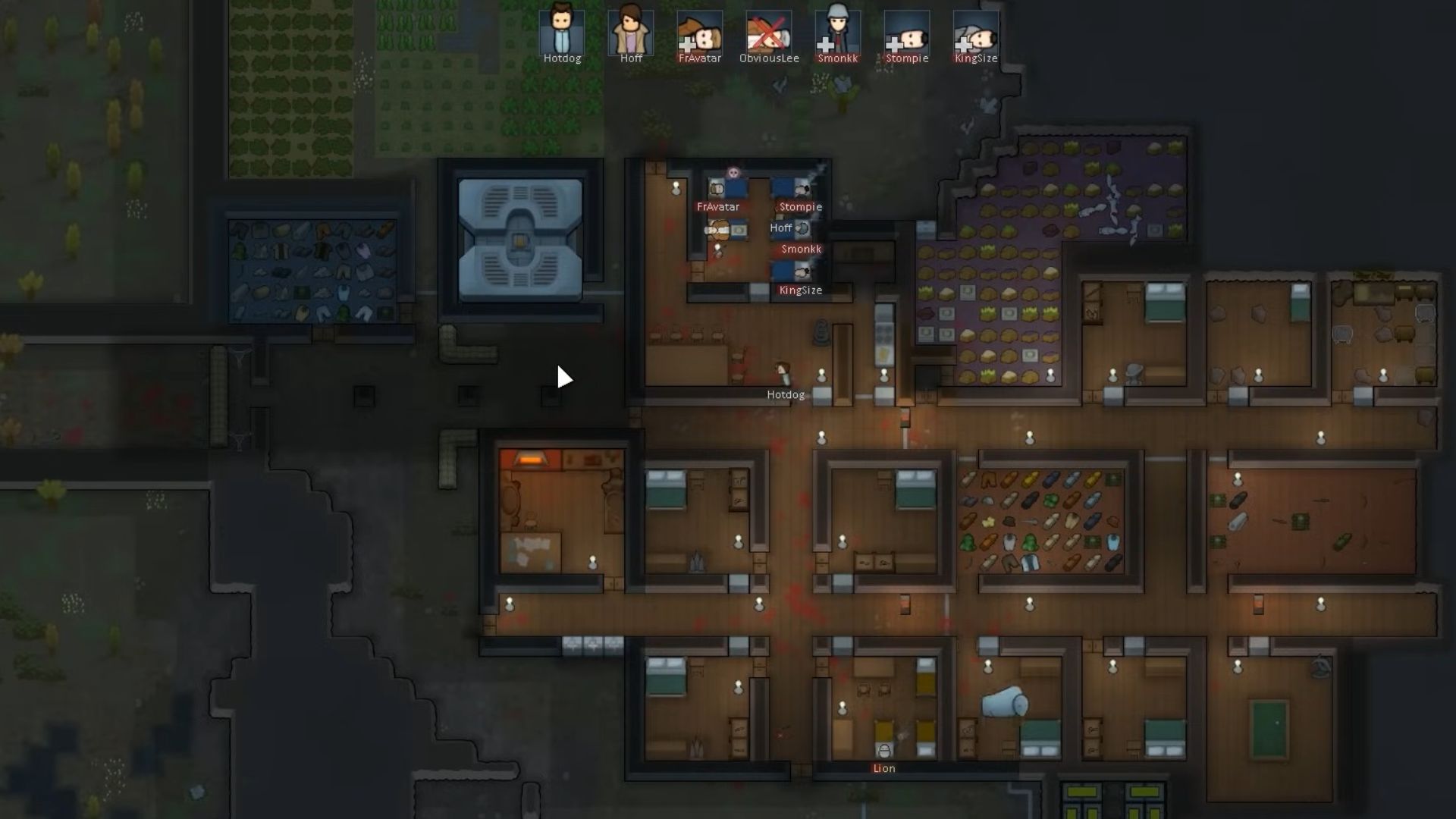This screenshot has height=819, width=1456.
Task: Click Hoff's name label in the hospital
Action: [x=781, y=228]
